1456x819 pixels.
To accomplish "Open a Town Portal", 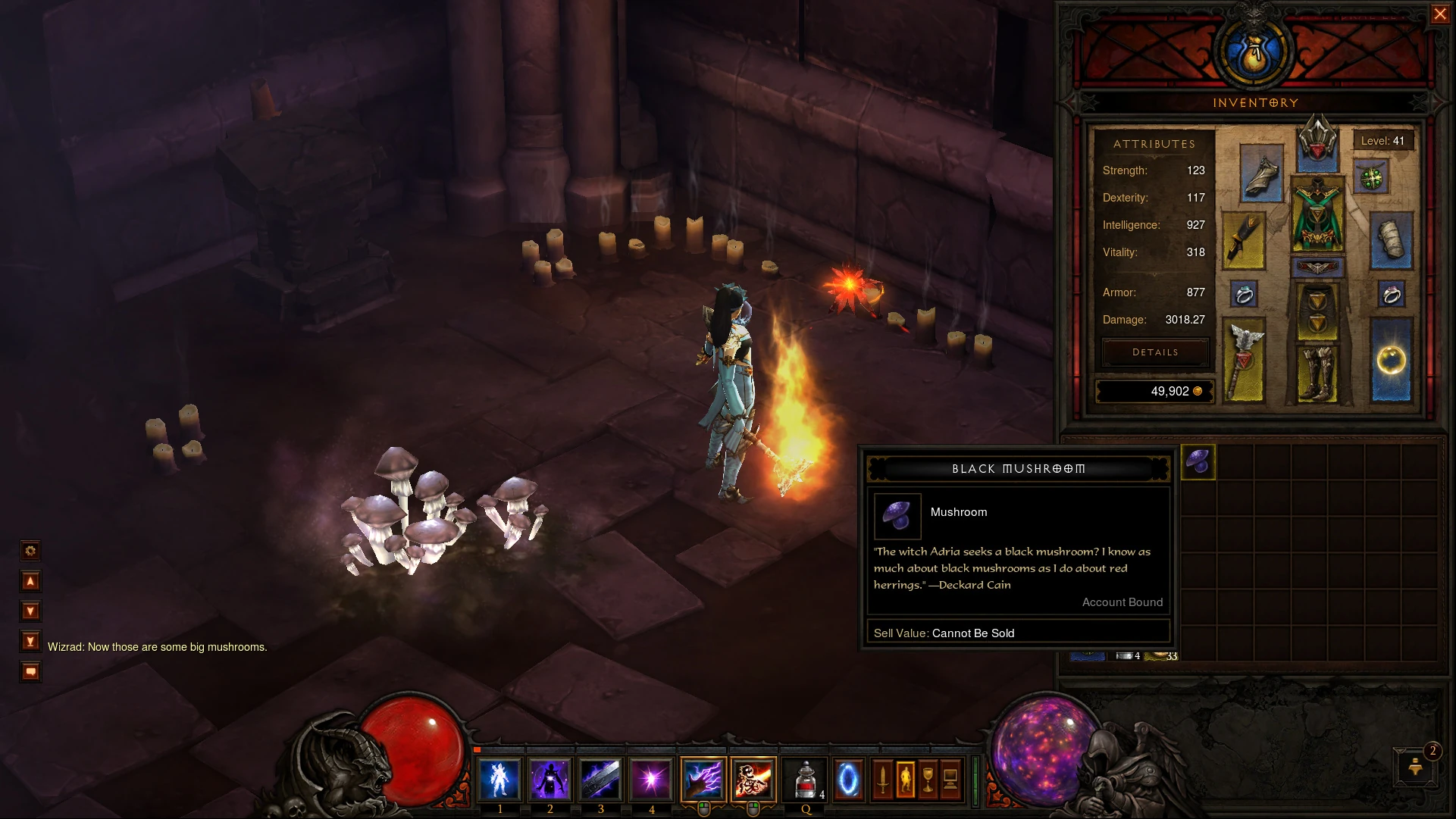I will click(847, 780).
